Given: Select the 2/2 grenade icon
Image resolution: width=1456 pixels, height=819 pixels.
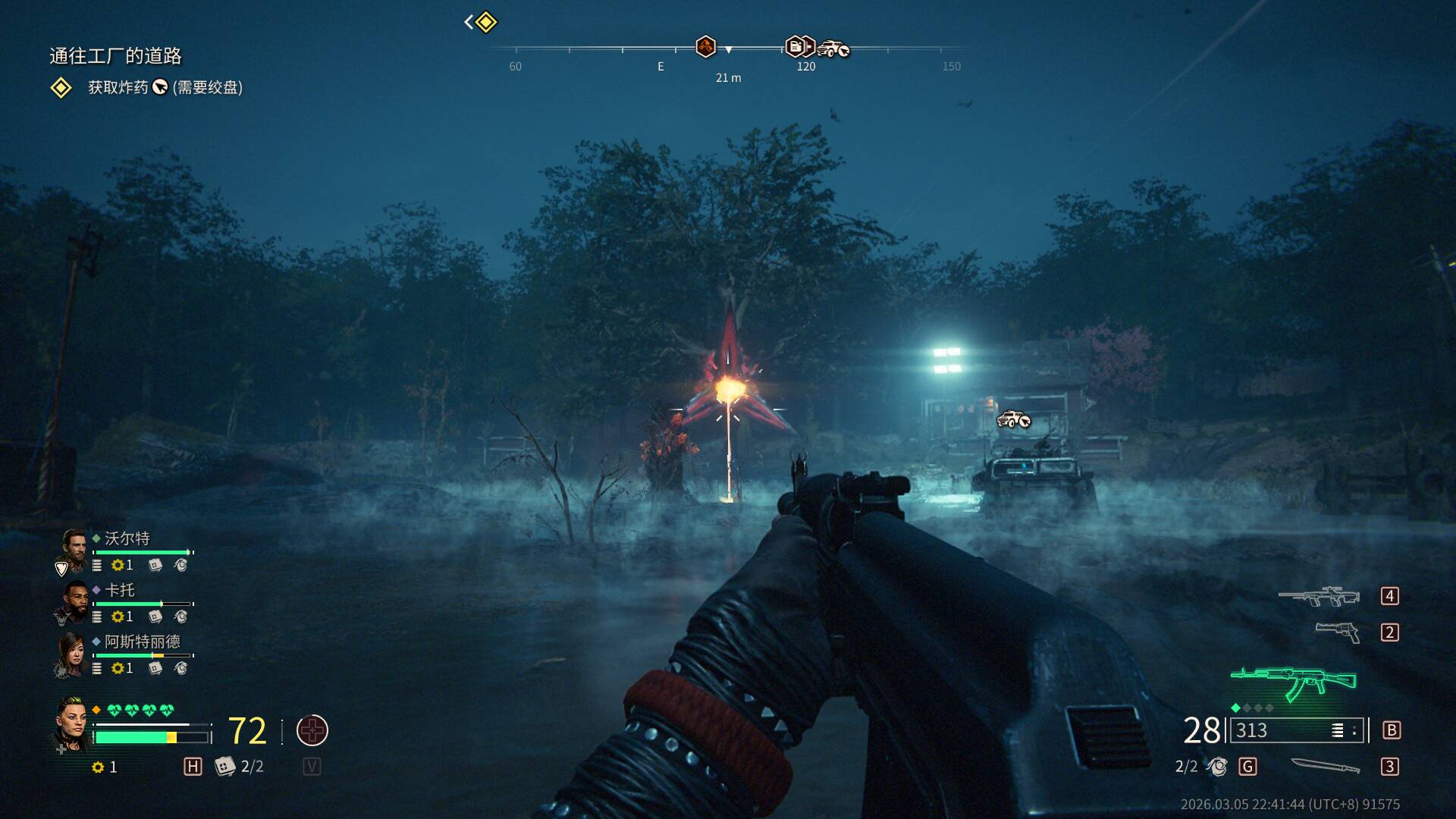Looking at the screenshot, I should tap(1217, 767).
